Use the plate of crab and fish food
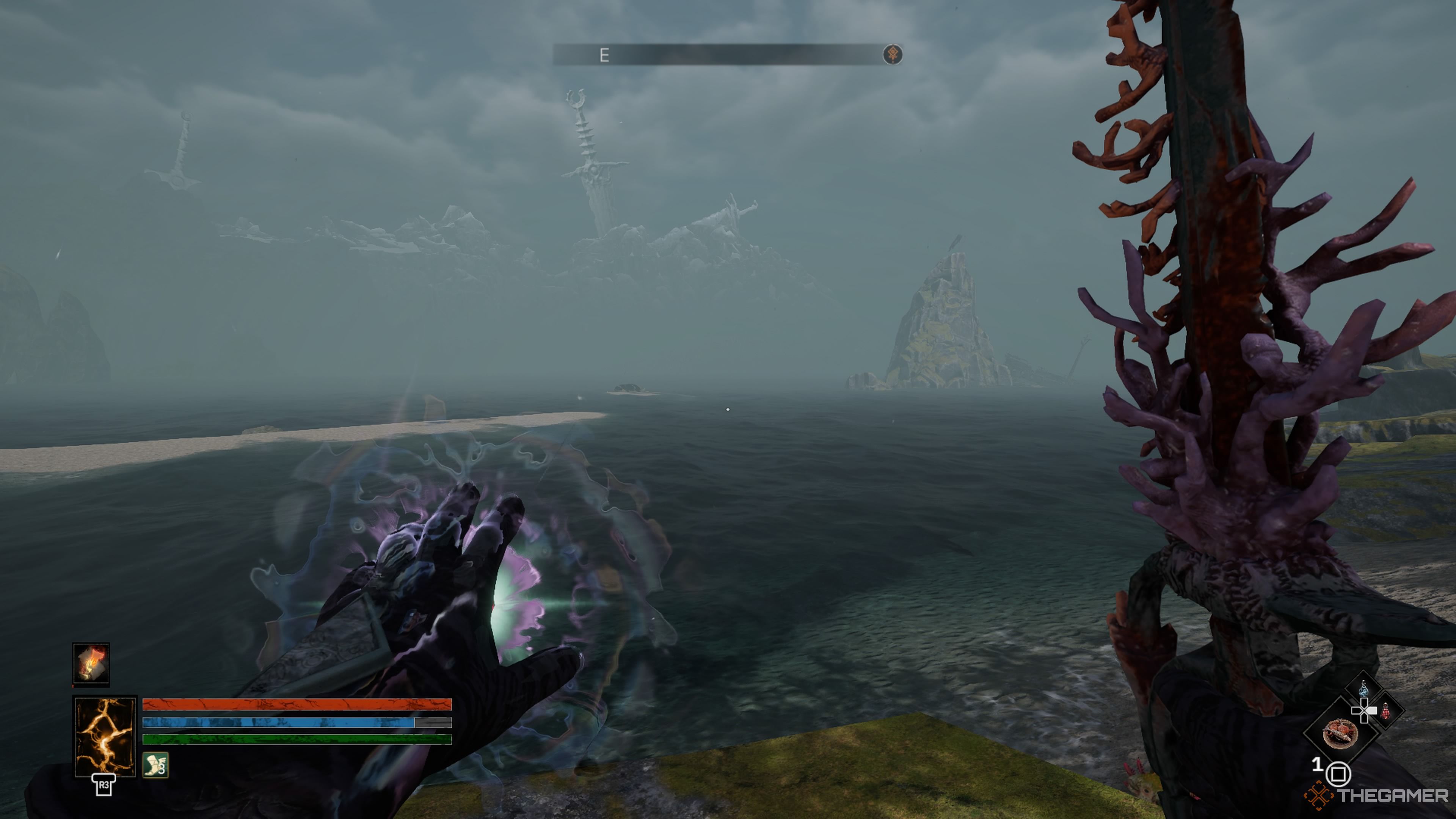 coord(1340,734)
